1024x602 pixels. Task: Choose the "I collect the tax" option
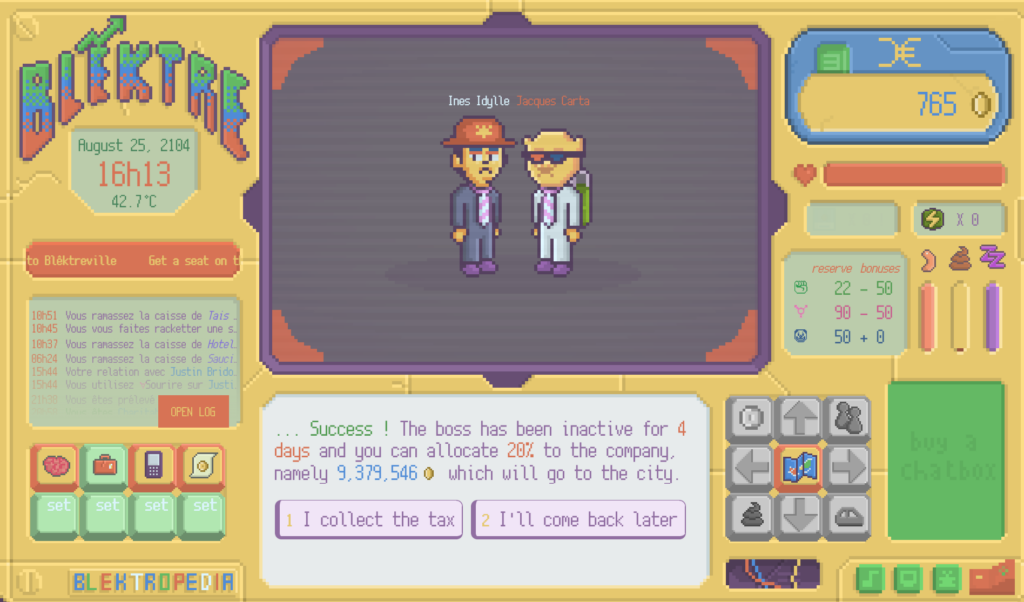pos(370,519)
